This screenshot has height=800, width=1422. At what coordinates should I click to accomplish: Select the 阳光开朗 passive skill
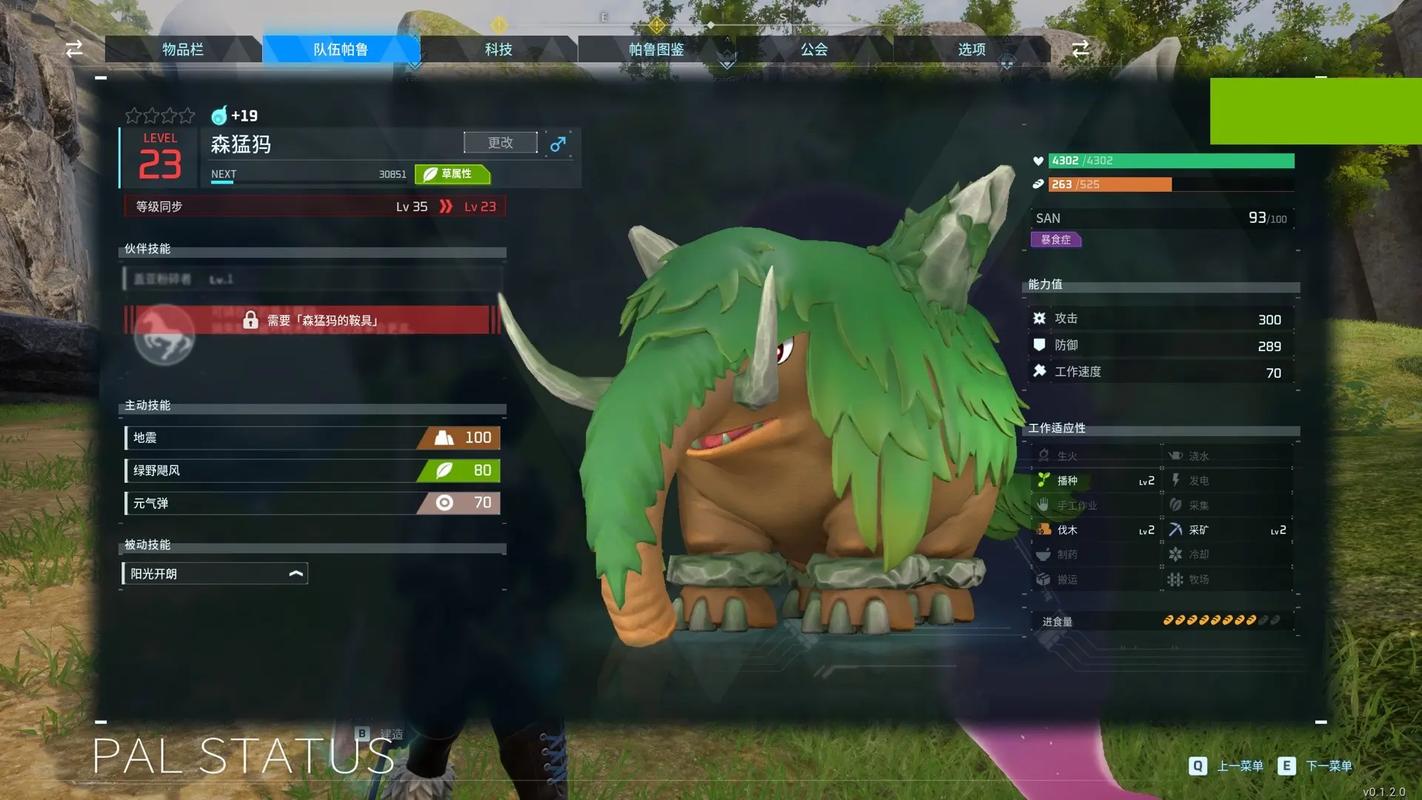tap(215, 574)
